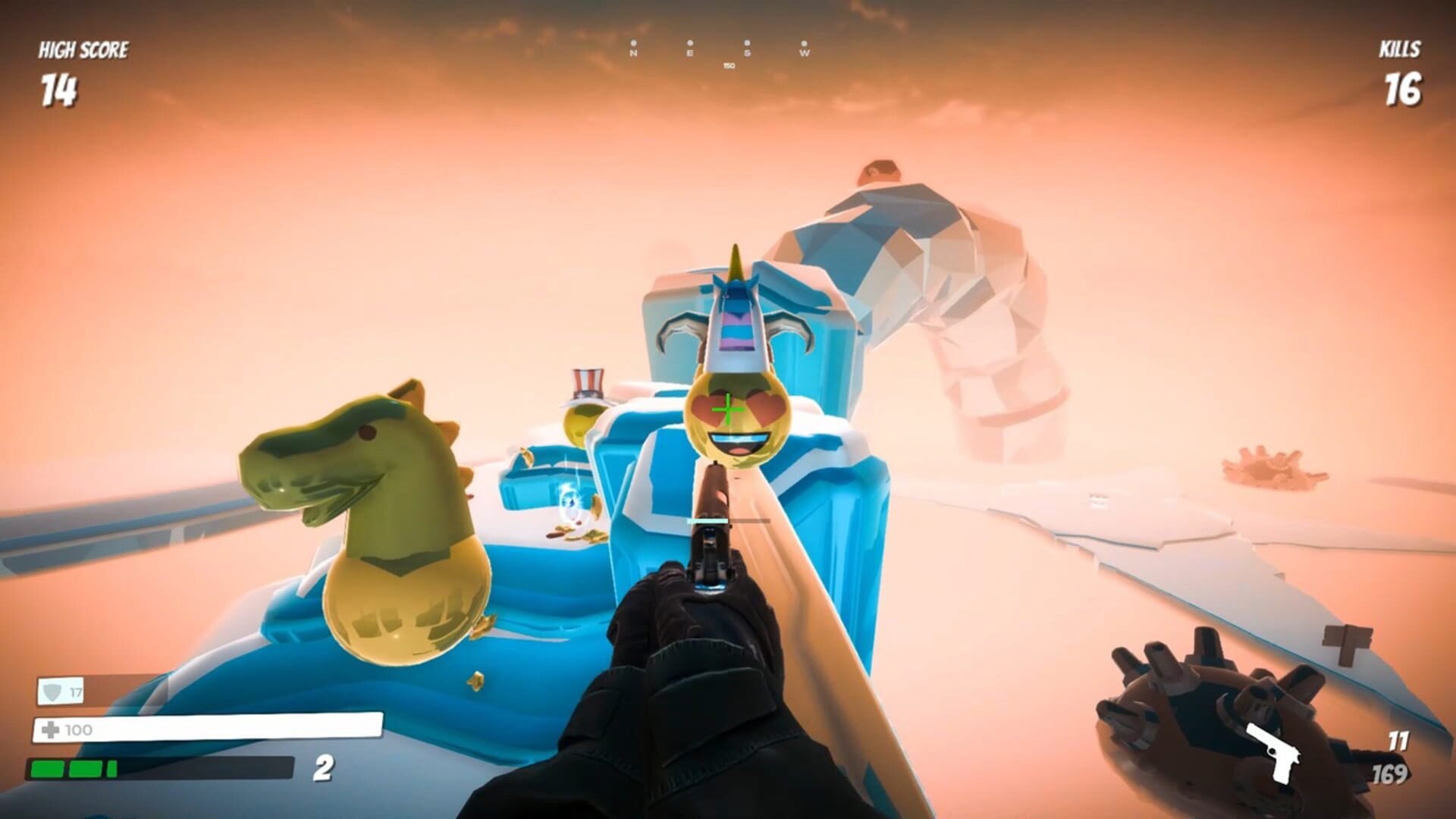This screenshot has width=1456, height=819.
Task: Click the W letter on the compass bar
Action: point(804,53)
